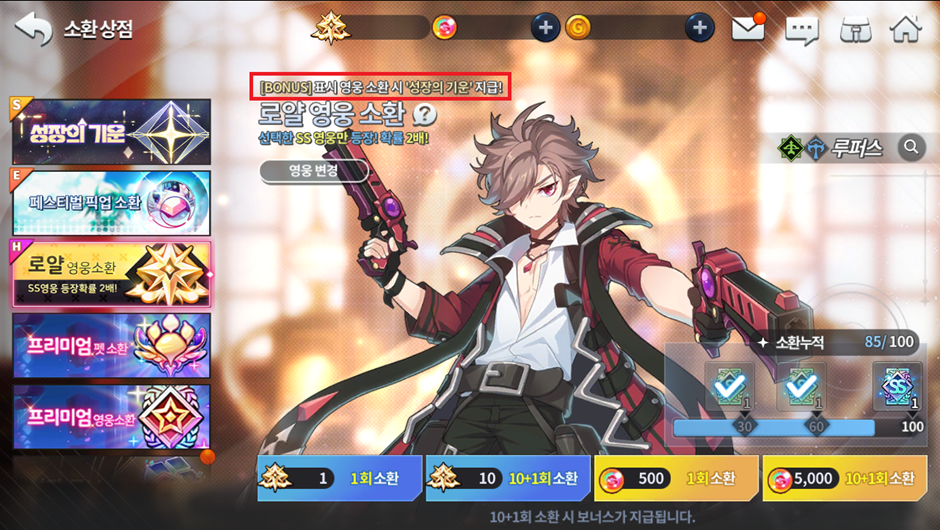Add more gems with plus button
The image size is (940, 530).
(x=545, y=28)
